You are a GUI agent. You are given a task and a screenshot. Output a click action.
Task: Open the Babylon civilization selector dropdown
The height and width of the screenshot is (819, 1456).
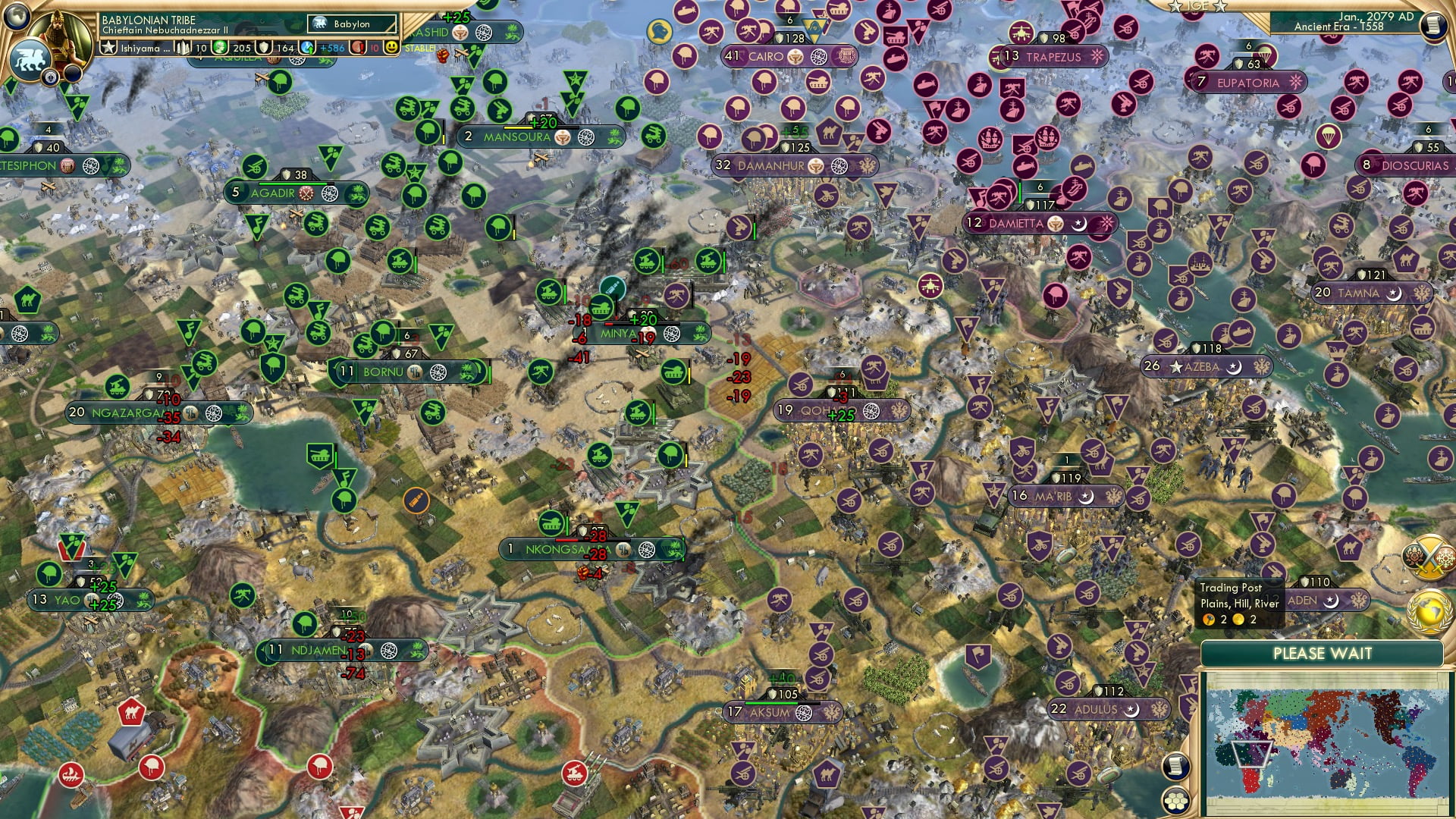click(x=350, y=24)
